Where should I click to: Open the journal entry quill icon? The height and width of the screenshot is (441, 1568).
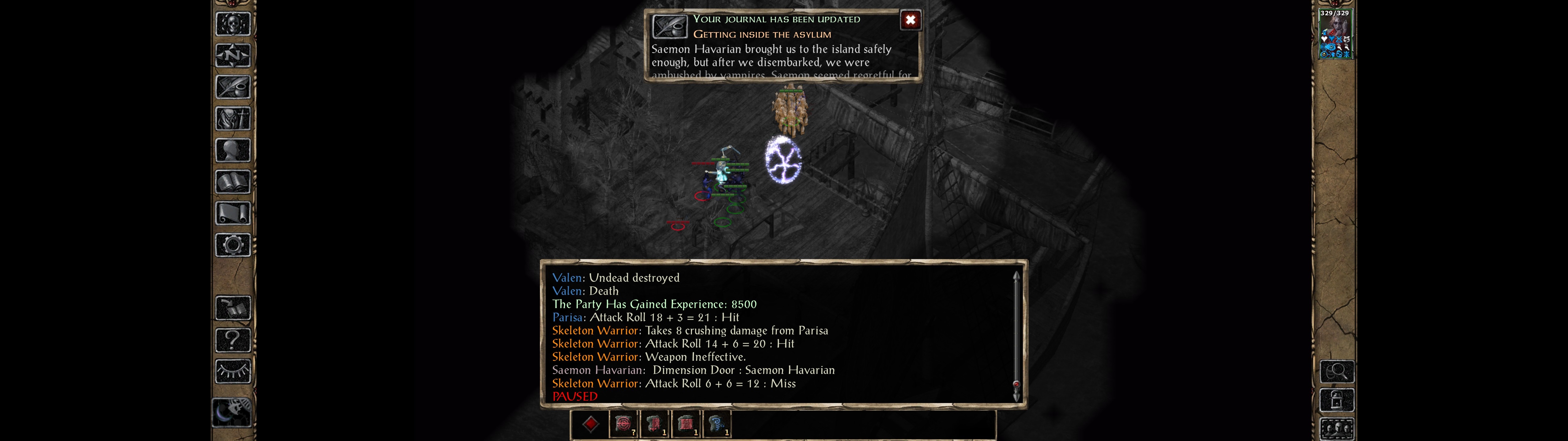[669, 27]
